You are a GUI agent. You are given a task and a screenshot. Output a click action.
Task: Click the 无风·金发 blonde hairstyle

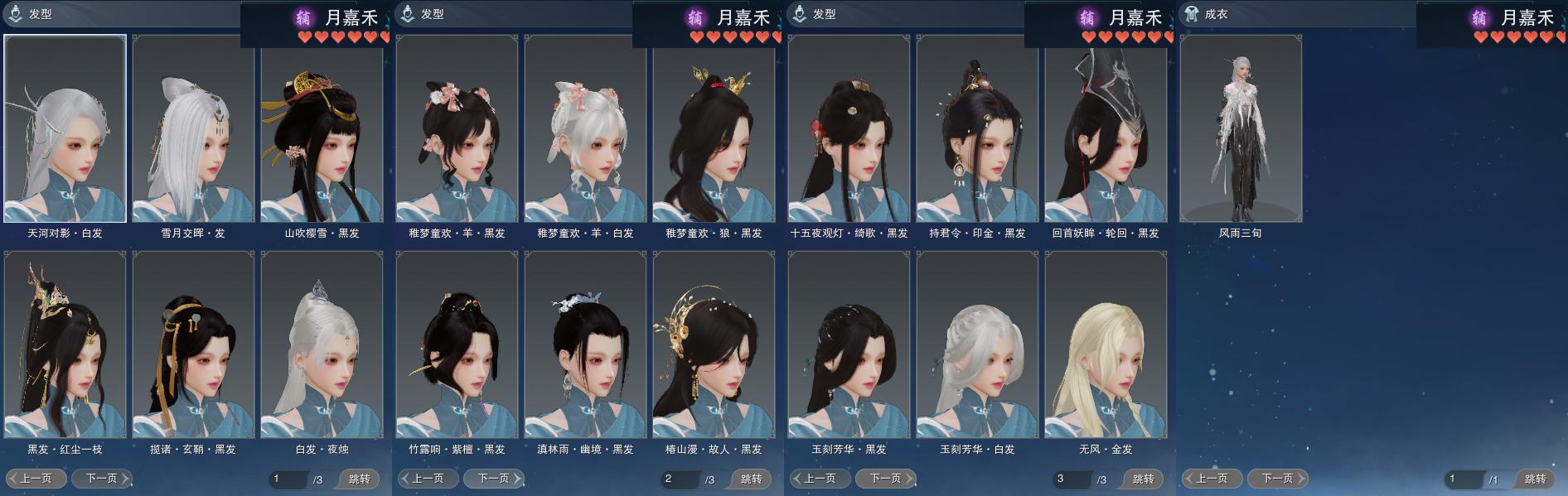[1106, 344]
